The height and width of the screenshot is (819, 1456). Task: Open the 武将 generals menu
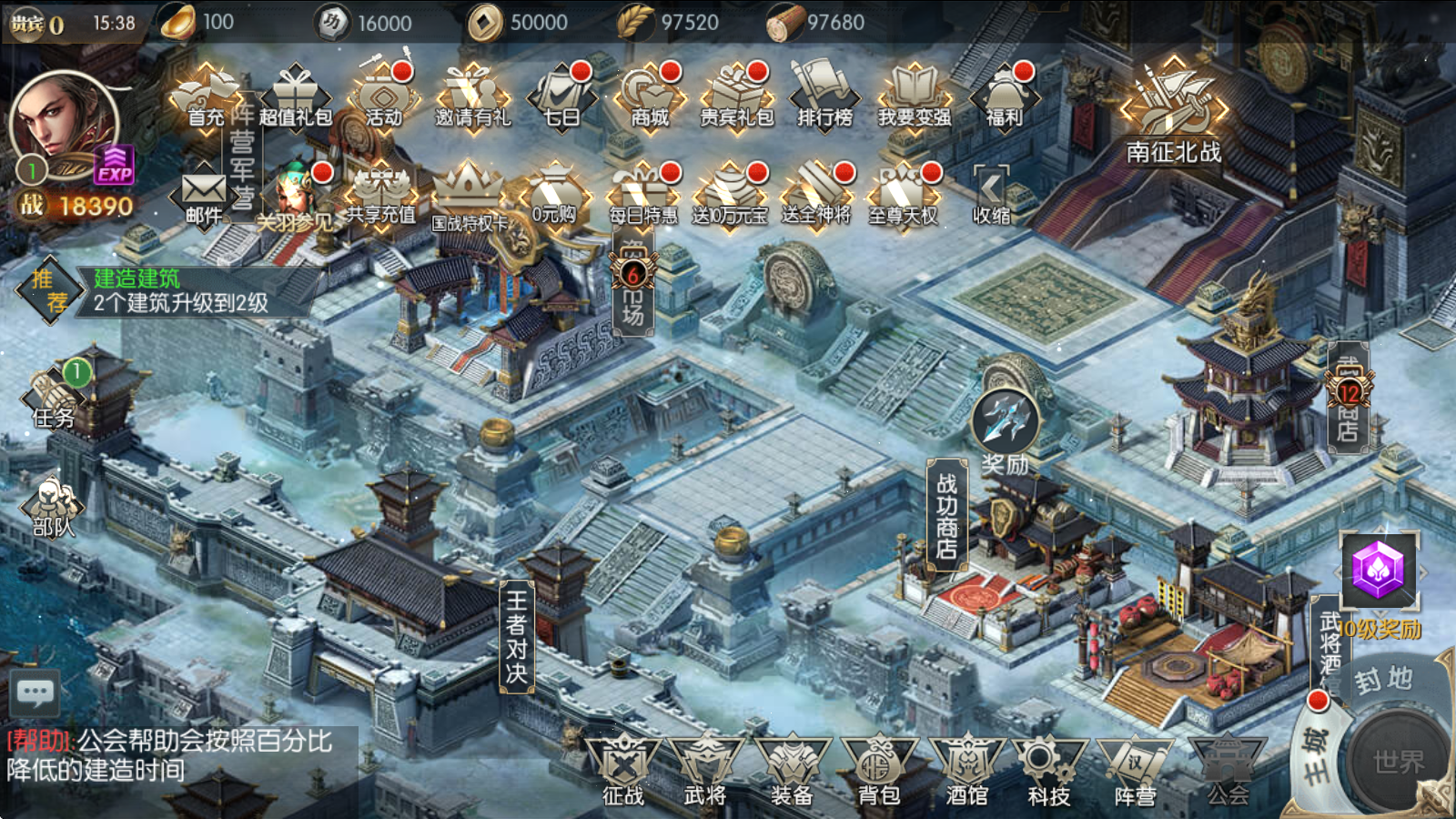point(705,770)
